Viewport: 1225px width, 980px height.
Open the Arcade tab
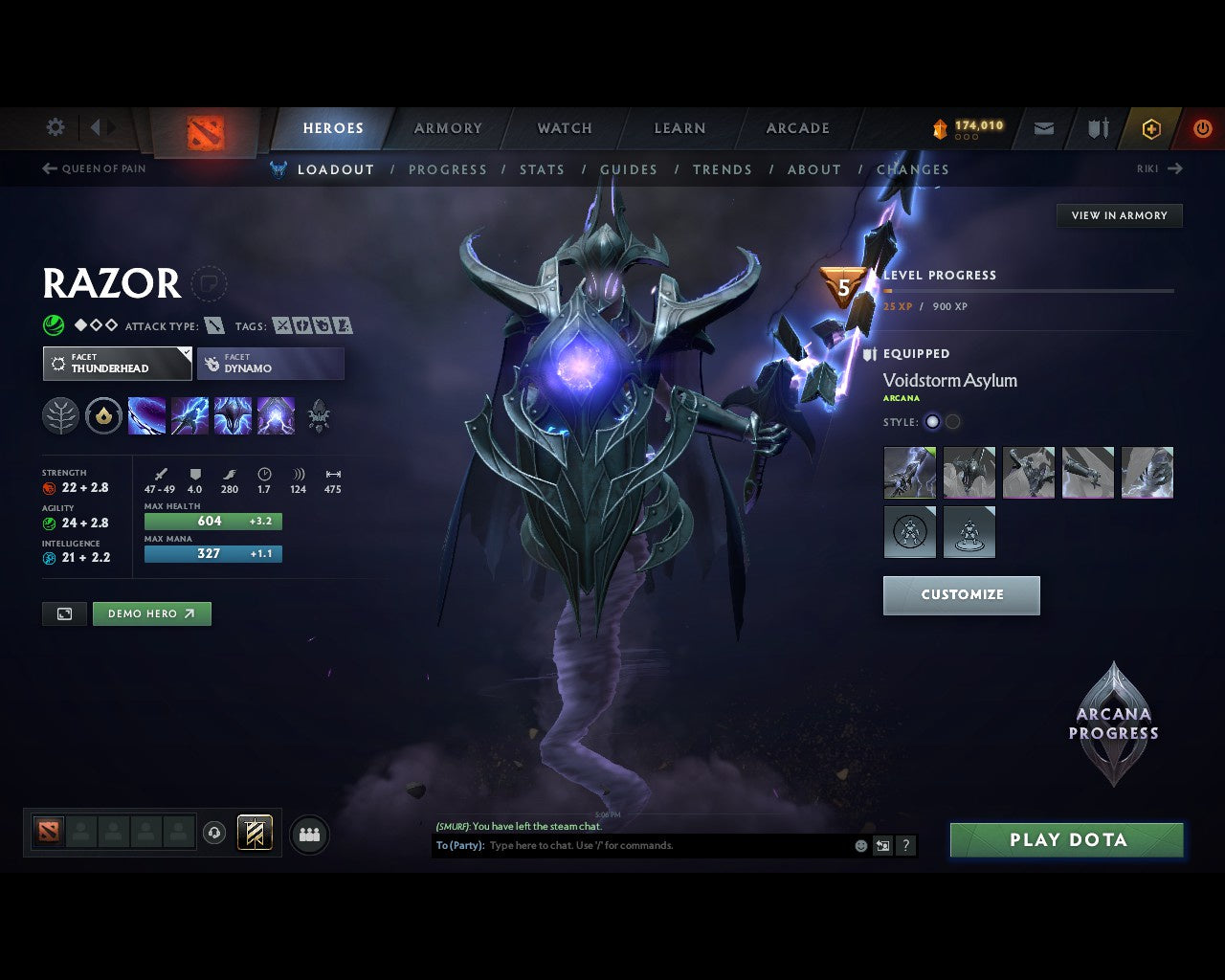tap(797, 128)
